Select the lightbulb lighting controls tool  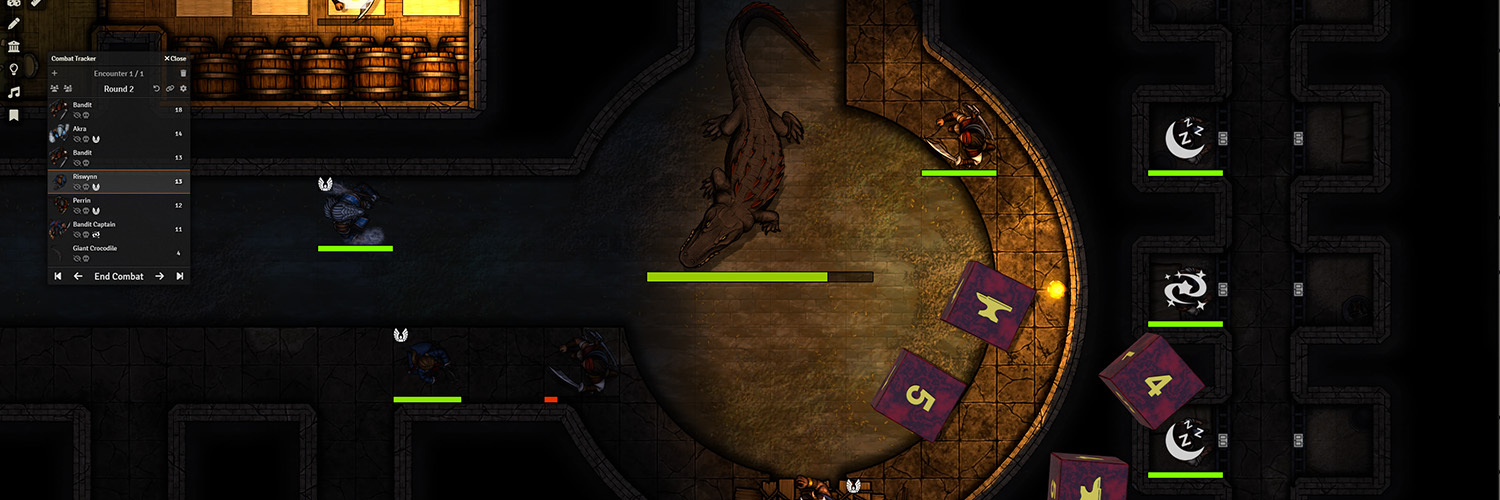click(x=14, y=69)
